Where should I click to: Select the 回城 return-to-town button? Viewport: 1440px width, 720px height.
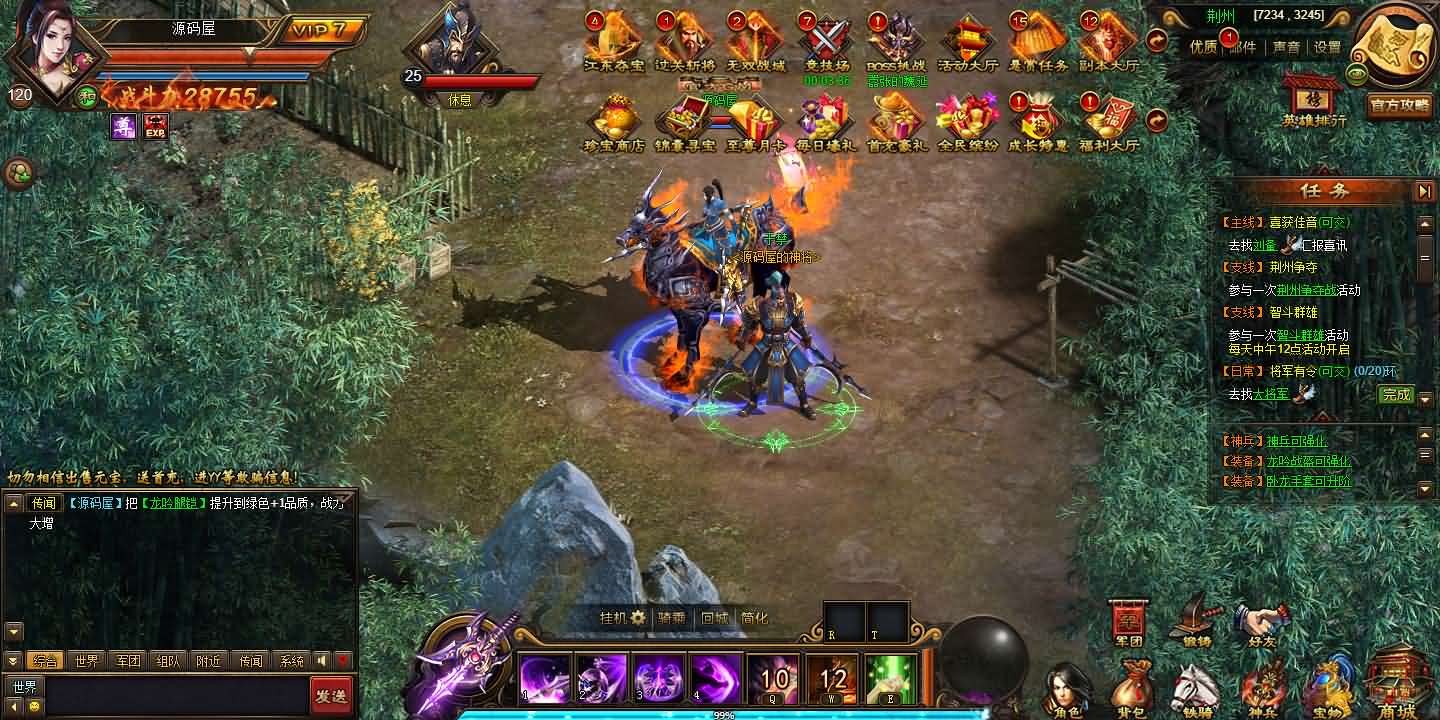coord(714,618)
